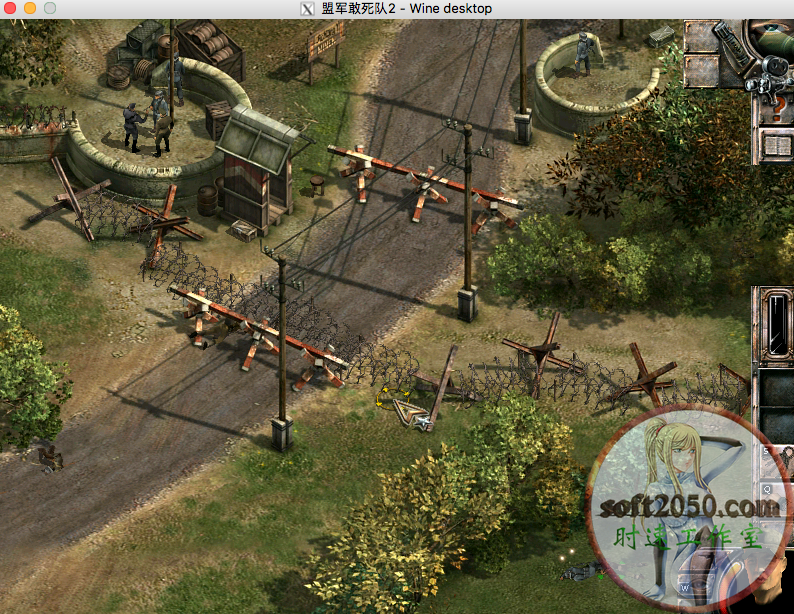Close the Wine desktop window
Viewport: 794px width, 614px height.
click(x=11, y=8)
